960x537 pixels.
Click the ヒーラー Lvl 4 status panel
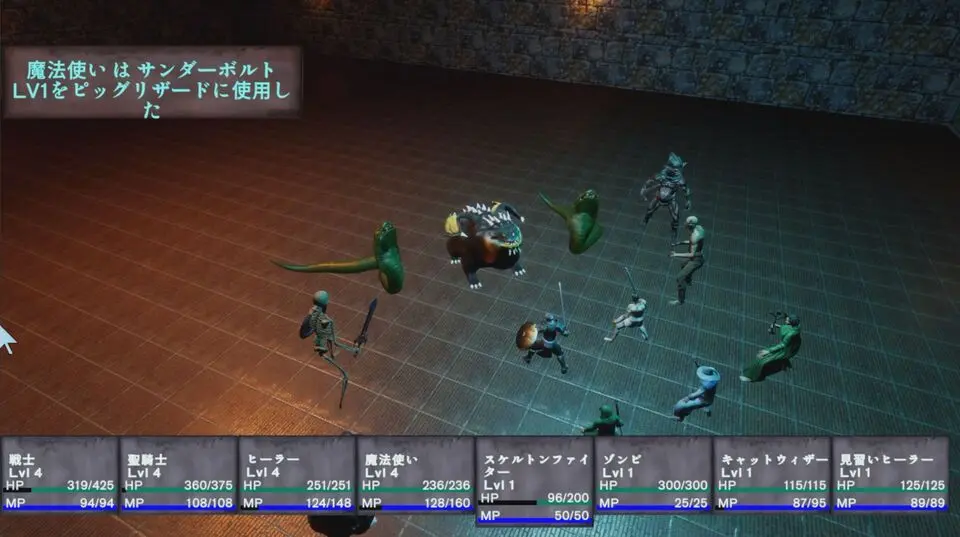click(x=296, y=475)
